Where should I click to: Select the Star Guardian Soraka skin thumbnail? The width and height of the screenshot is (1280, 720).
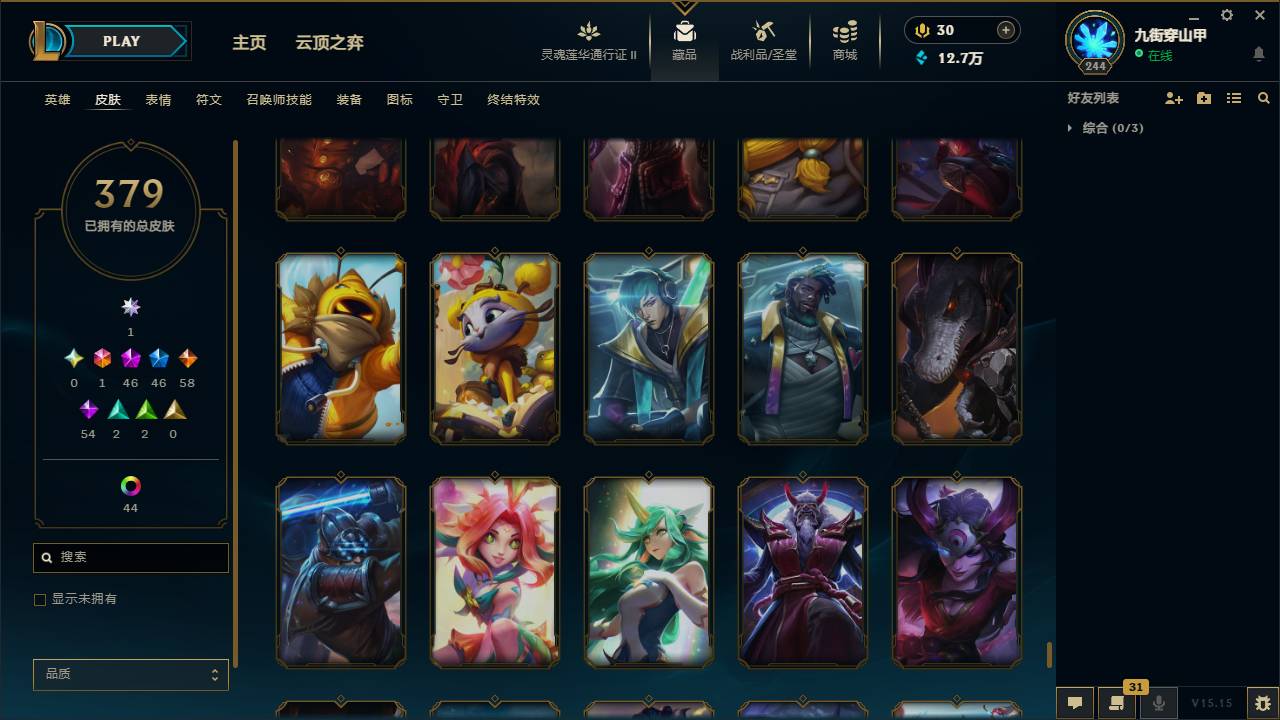click(648, 570)
